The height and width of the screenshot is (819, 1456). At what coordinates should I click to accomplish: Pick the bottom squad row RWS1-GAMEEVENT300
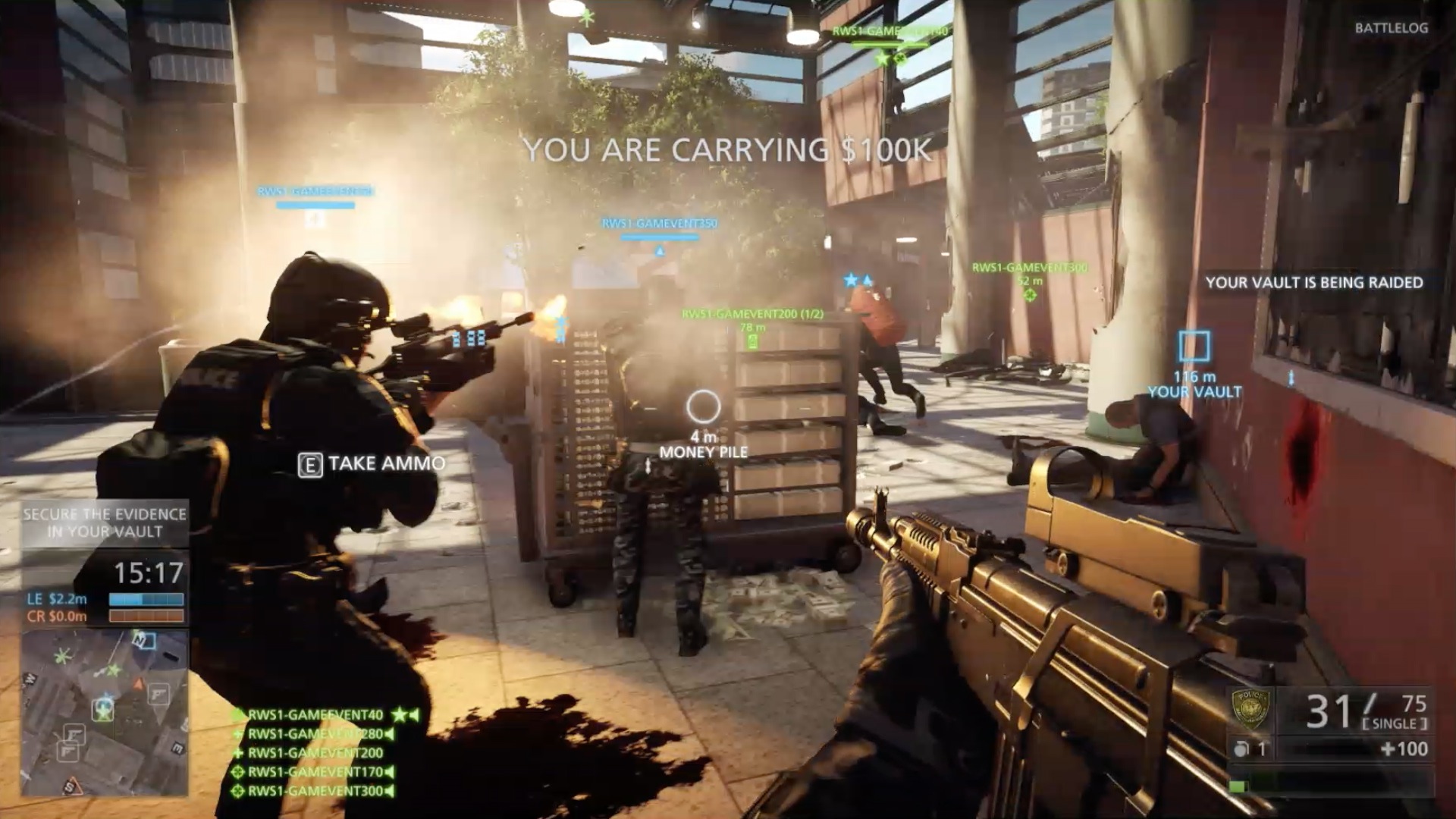(x=315, y=791)
